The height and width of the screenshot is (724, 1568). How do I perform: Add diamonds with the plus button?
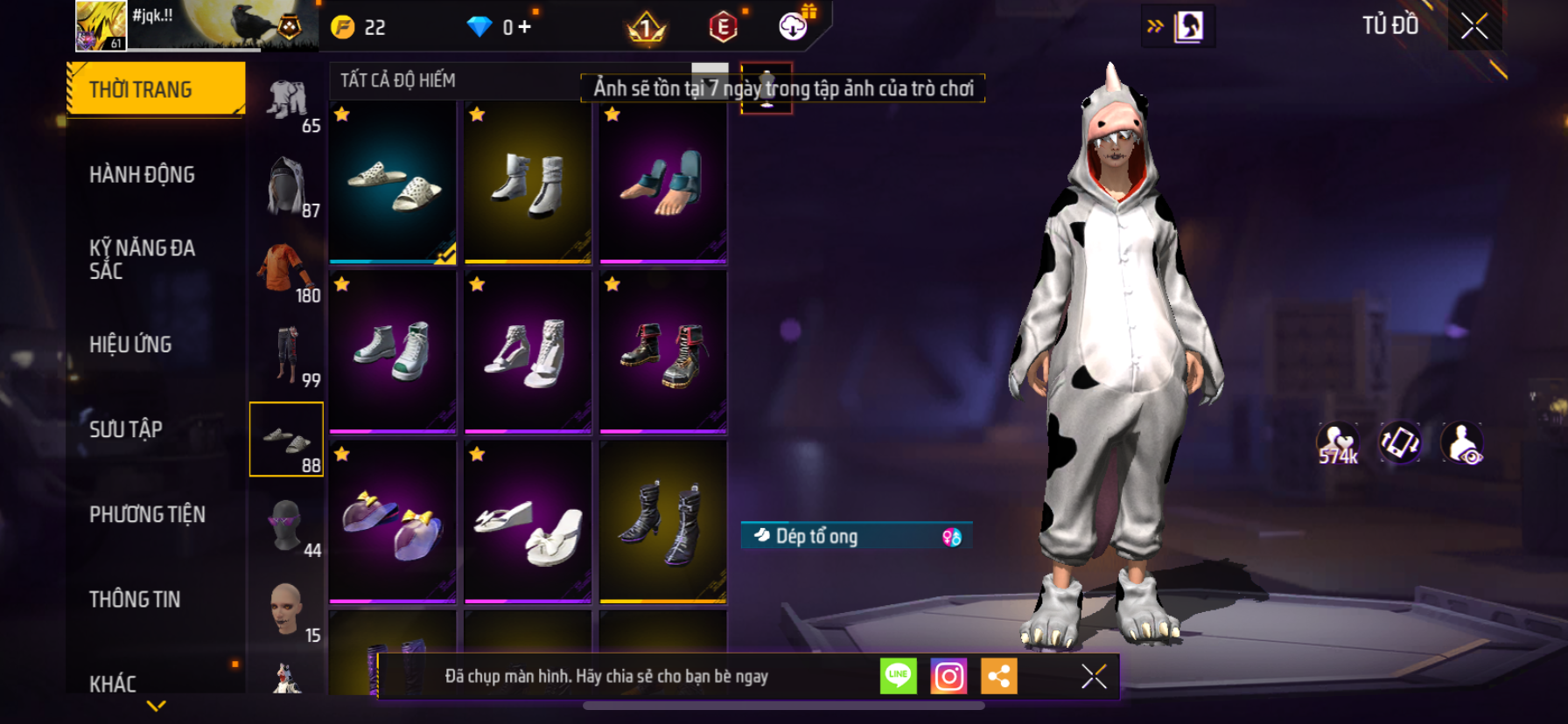(x=524, y=27)
